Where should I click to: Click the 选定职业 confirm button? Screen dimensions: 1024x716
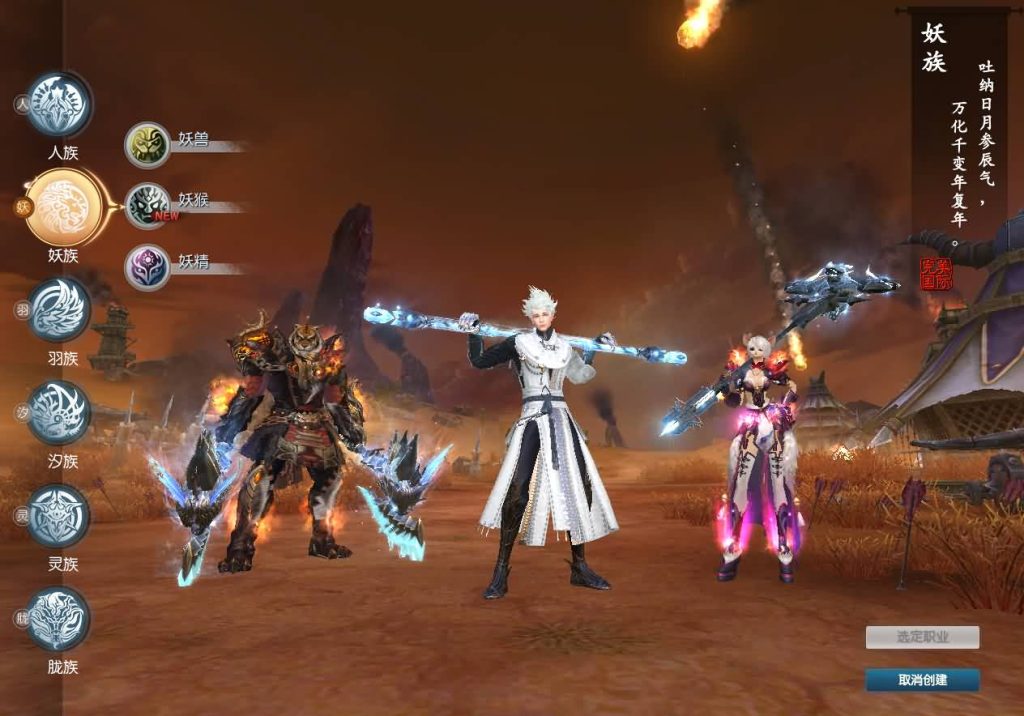click(x=922, y=637)
